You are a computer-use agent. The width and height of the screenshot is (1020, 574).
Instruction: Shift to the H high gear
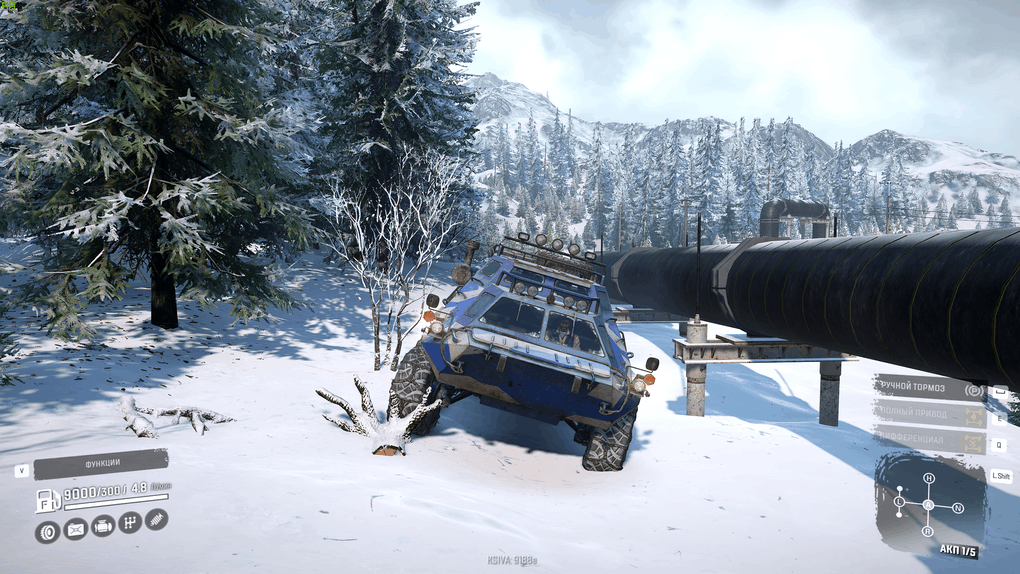click(928, 478)
